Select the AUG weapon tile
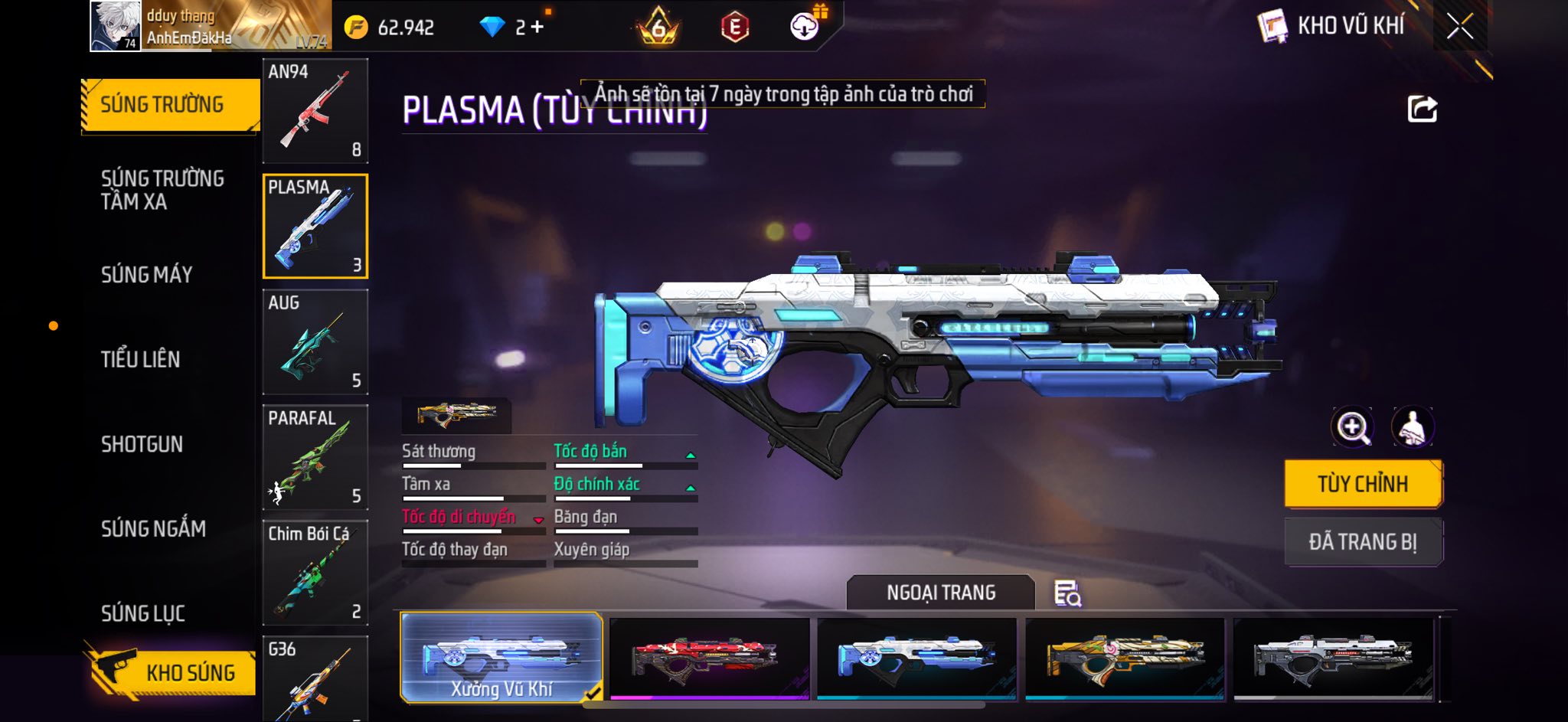1568x722 pixels. (315, 341)
